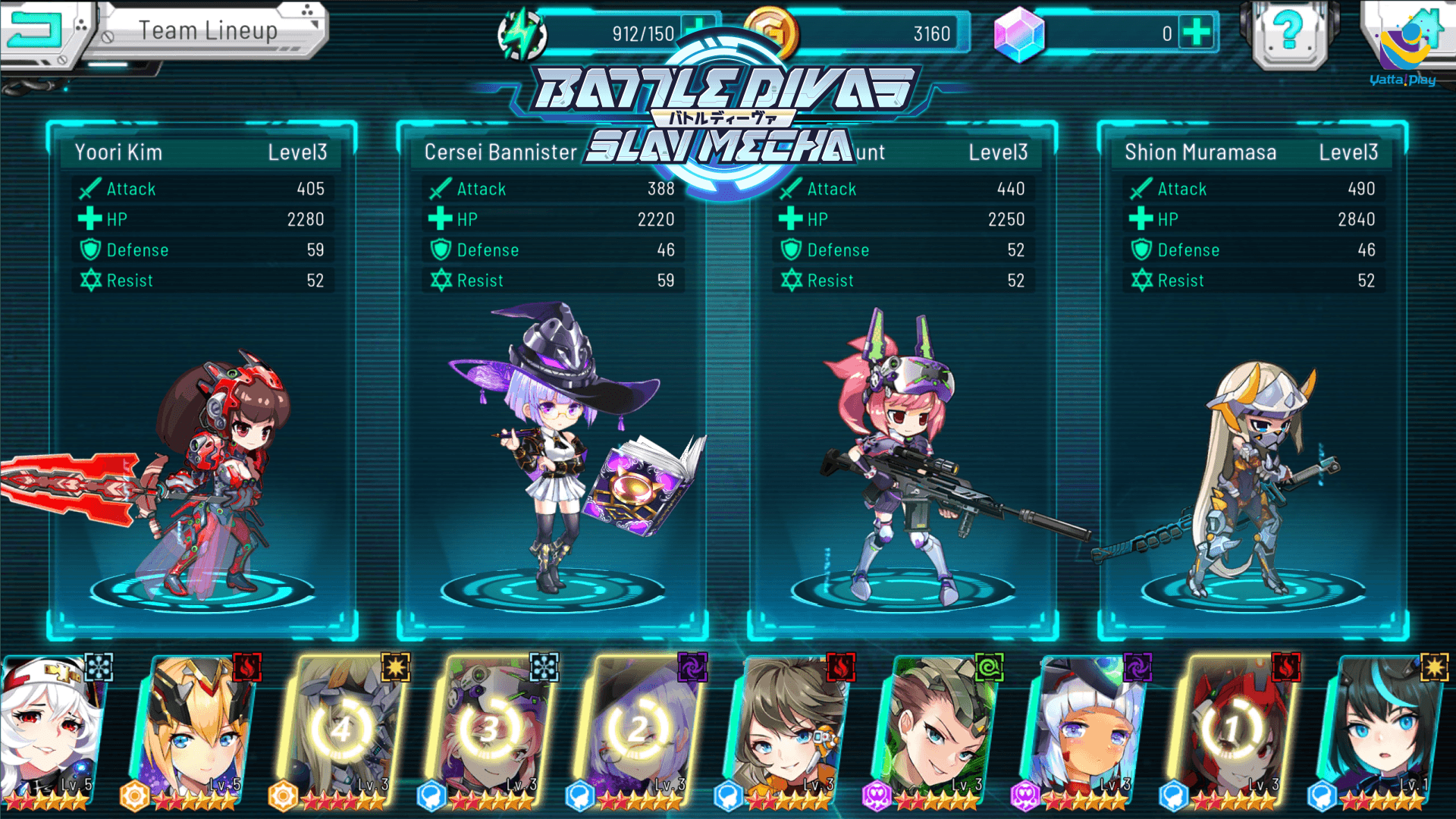1456x819 pixels.
Task: Tap the hero card marked with number 1
Action: pyautogui.click(x=1233, y=732)
